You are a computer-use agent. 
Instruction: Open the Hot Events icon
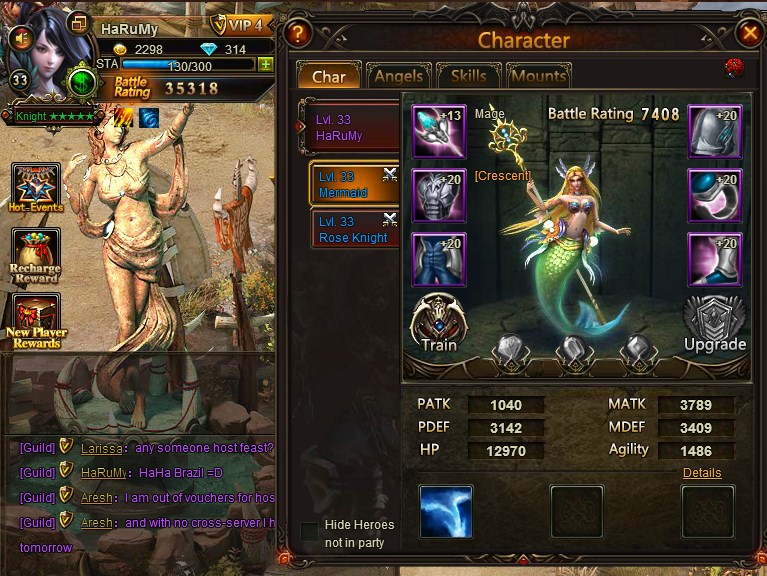click(x=36, y=189)
